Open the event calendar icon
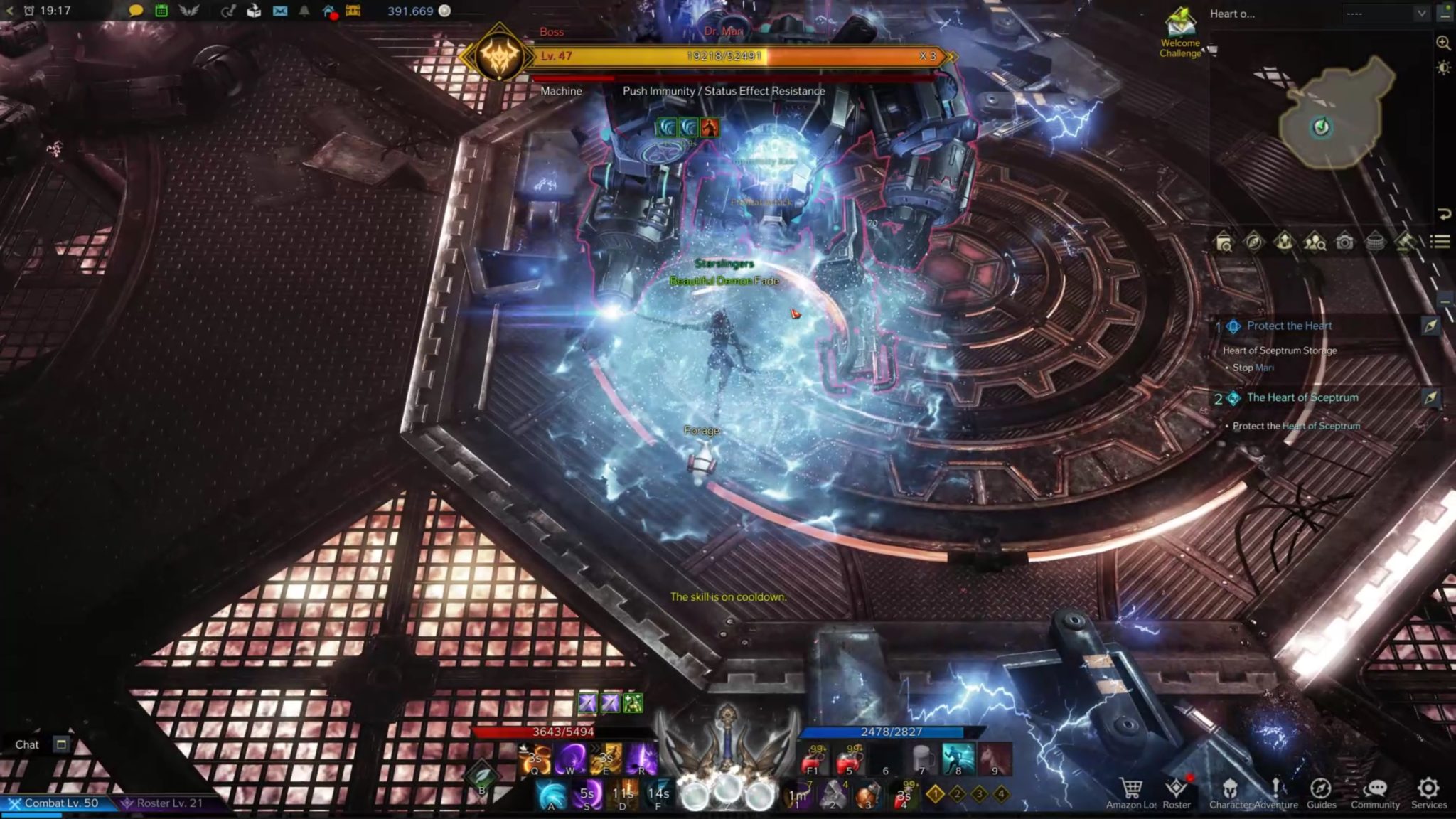The image size is (1456, 819). pyautogui.click(x=161, y=11)
